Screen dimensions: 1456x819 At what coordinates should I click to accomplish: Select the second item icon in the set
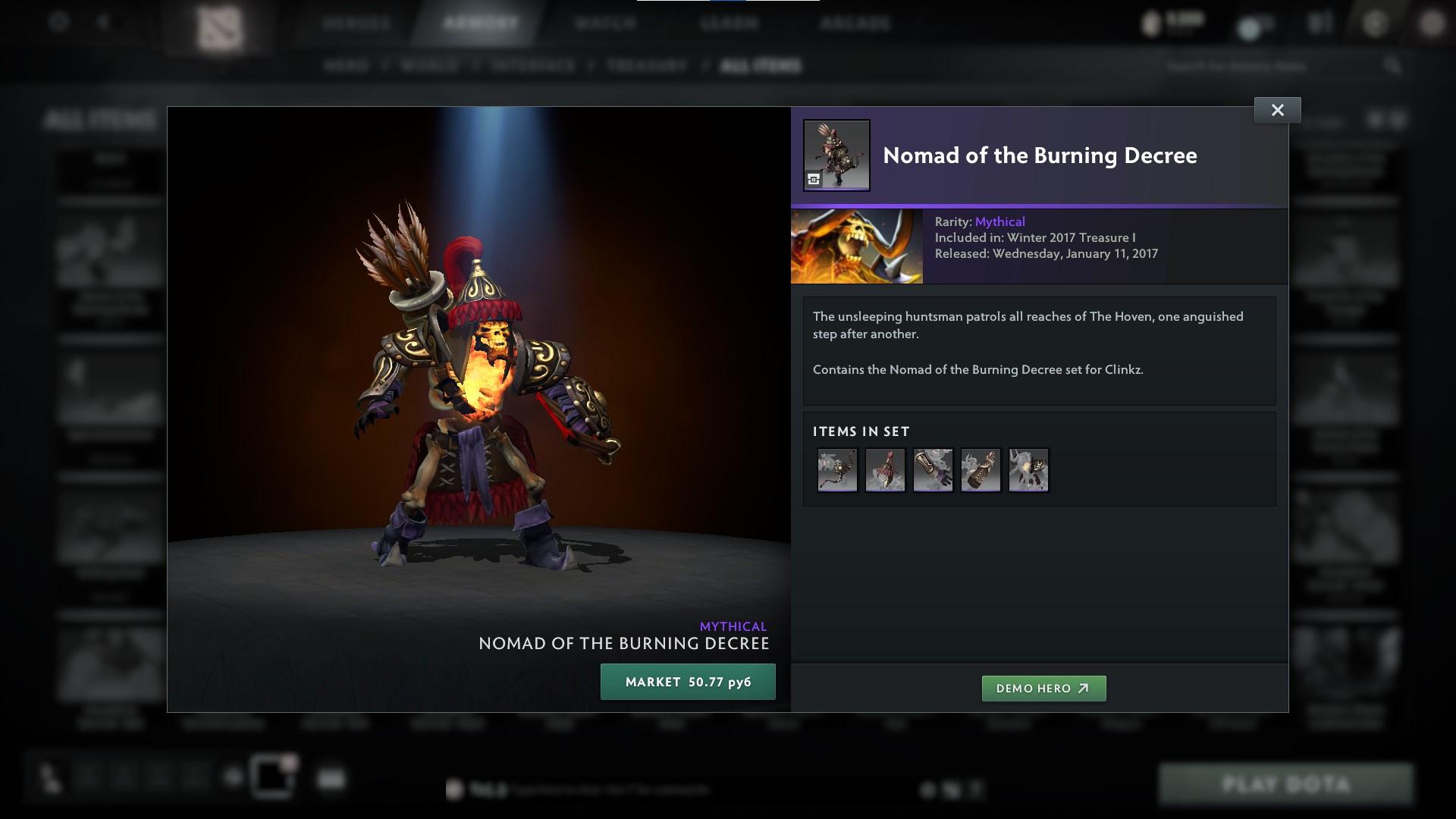click(885, 470)
